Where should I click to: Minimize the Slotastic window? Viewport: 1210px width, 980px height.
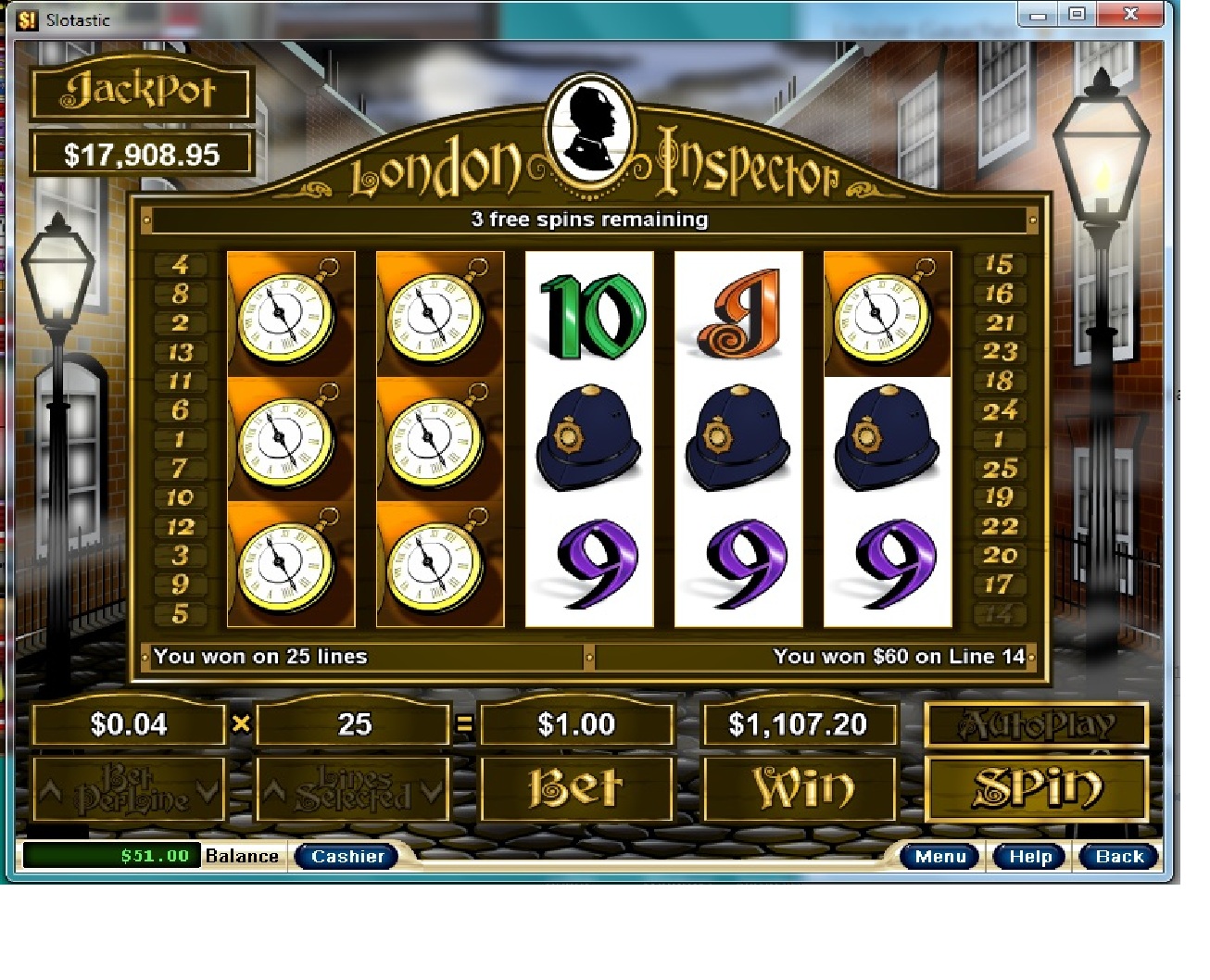coord(1039,14)
